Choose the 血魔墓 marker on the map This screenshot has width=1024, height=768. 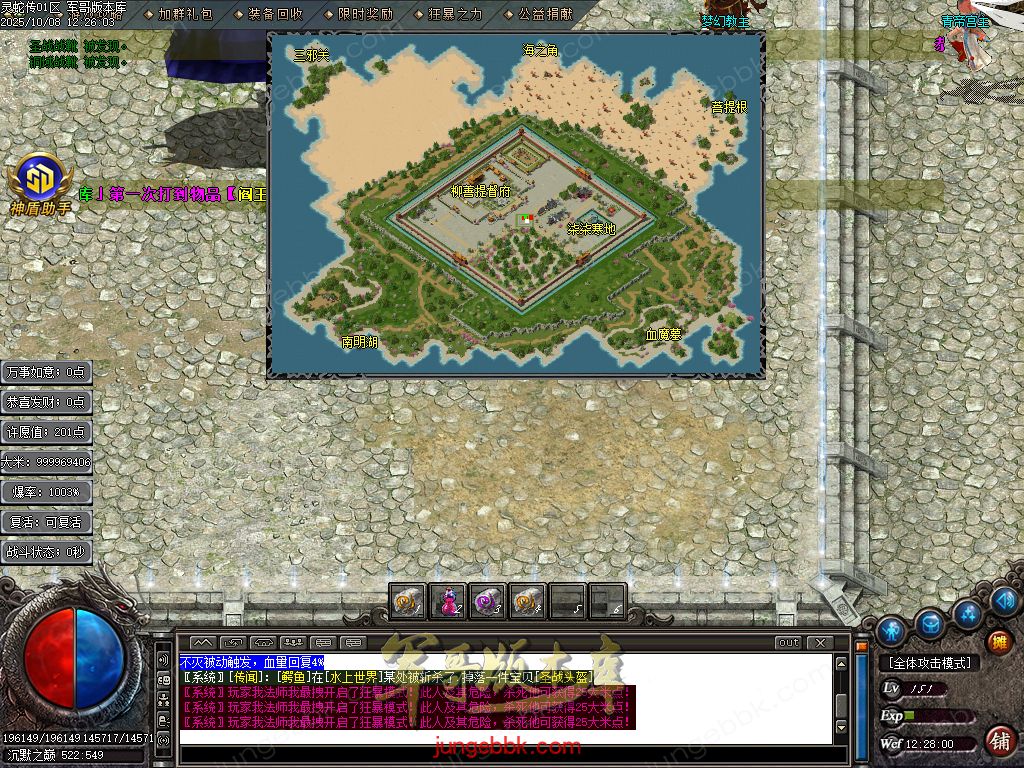[662, 335]
